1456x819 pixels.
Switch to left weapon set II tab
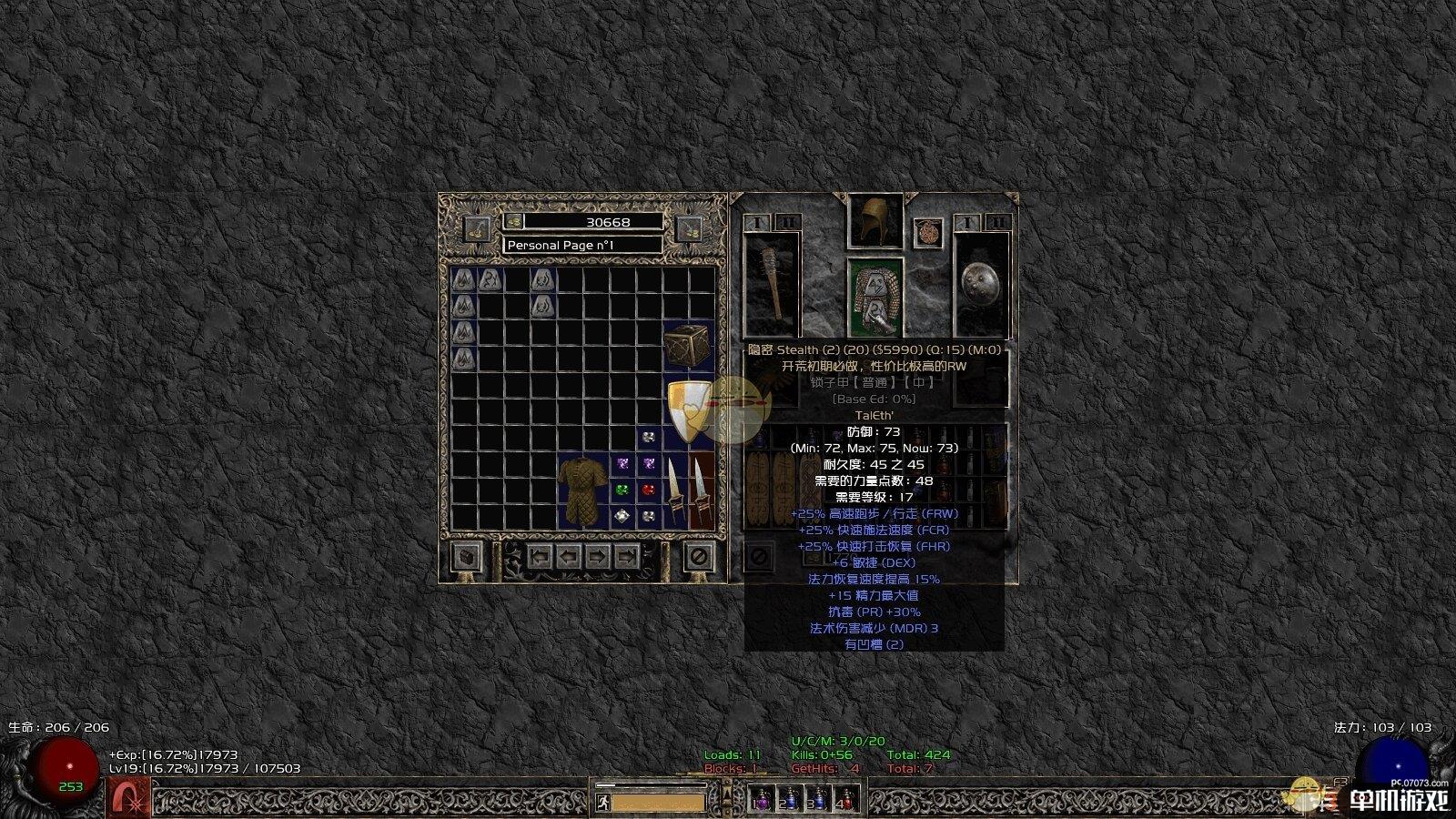(x=787, y=222)
